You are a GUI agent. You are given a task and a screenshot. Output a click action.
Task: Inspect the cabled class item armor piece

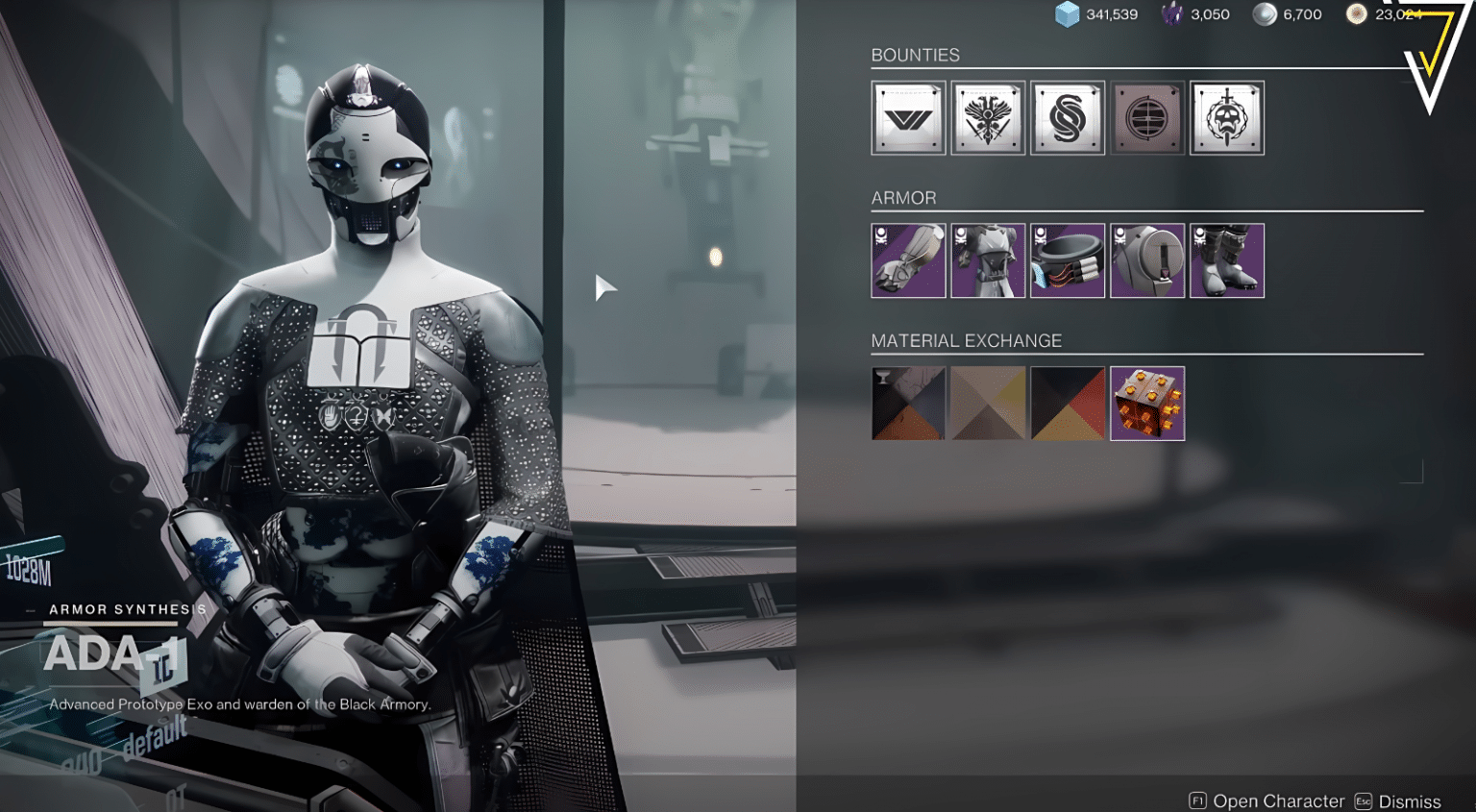pos(1067,259)
